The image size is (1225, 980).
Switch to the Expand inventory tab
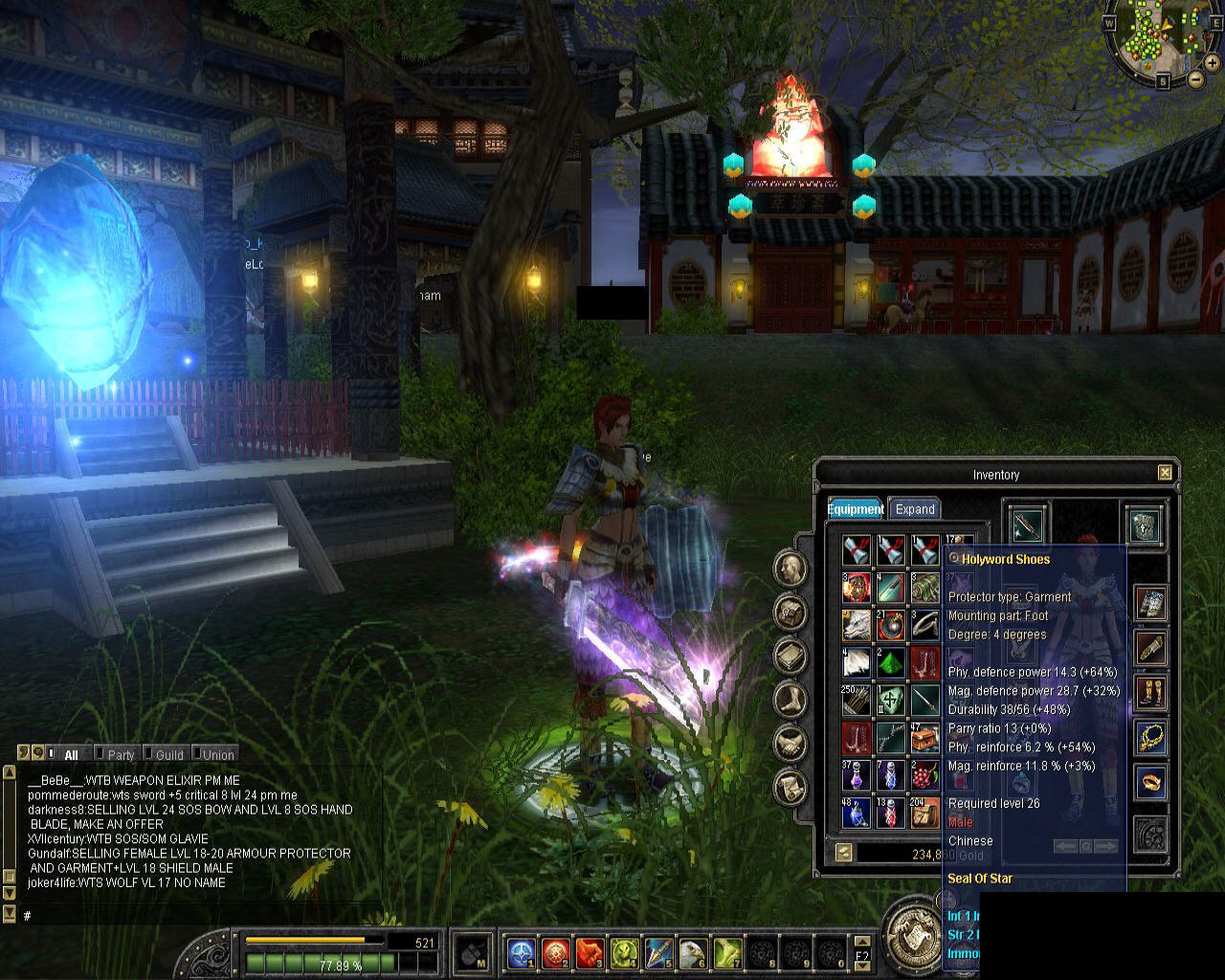915,509
